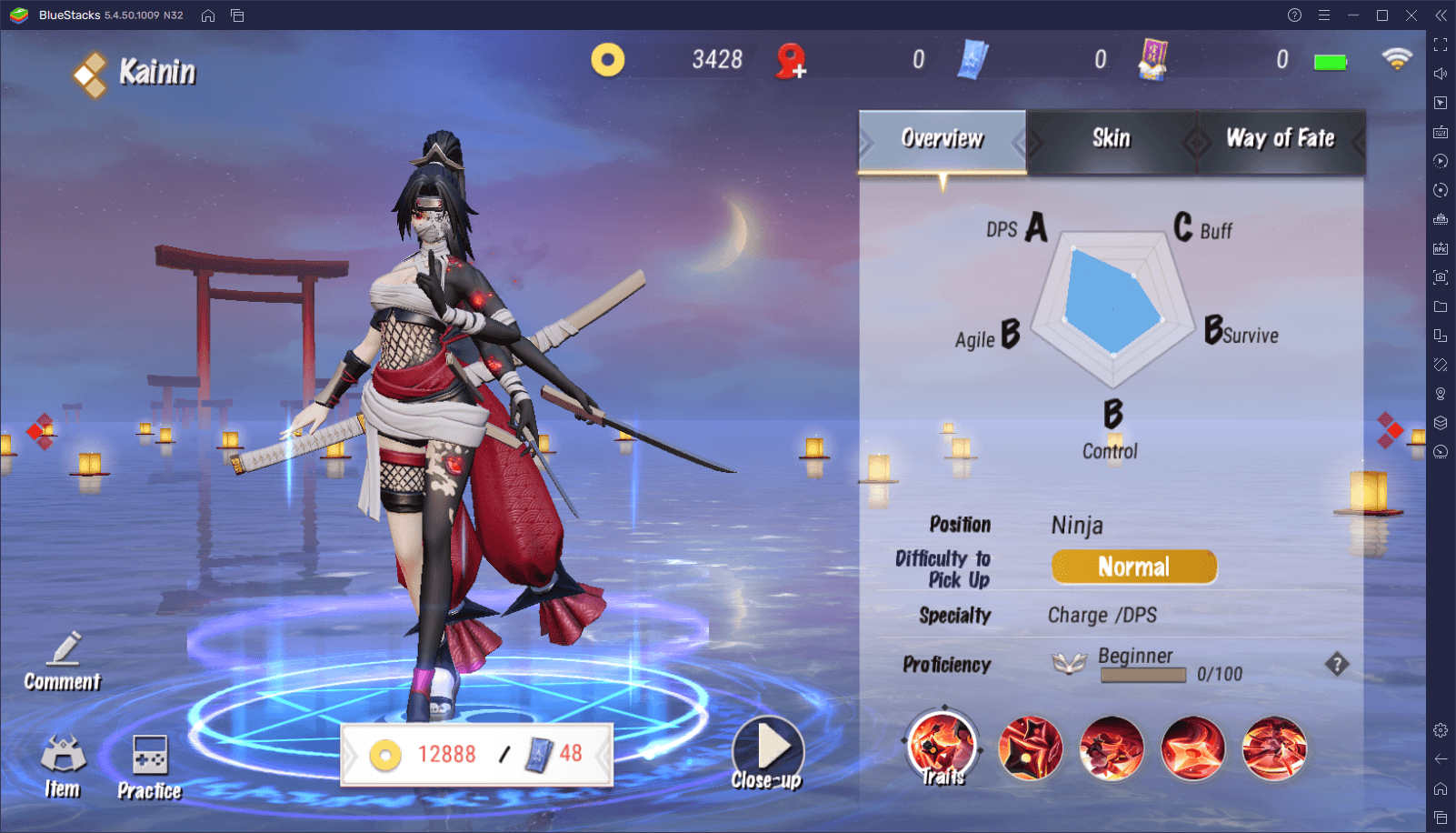Show the proficiency help question mark
This screenshot has height=833, width=1456.
[x=1336, y=665]
